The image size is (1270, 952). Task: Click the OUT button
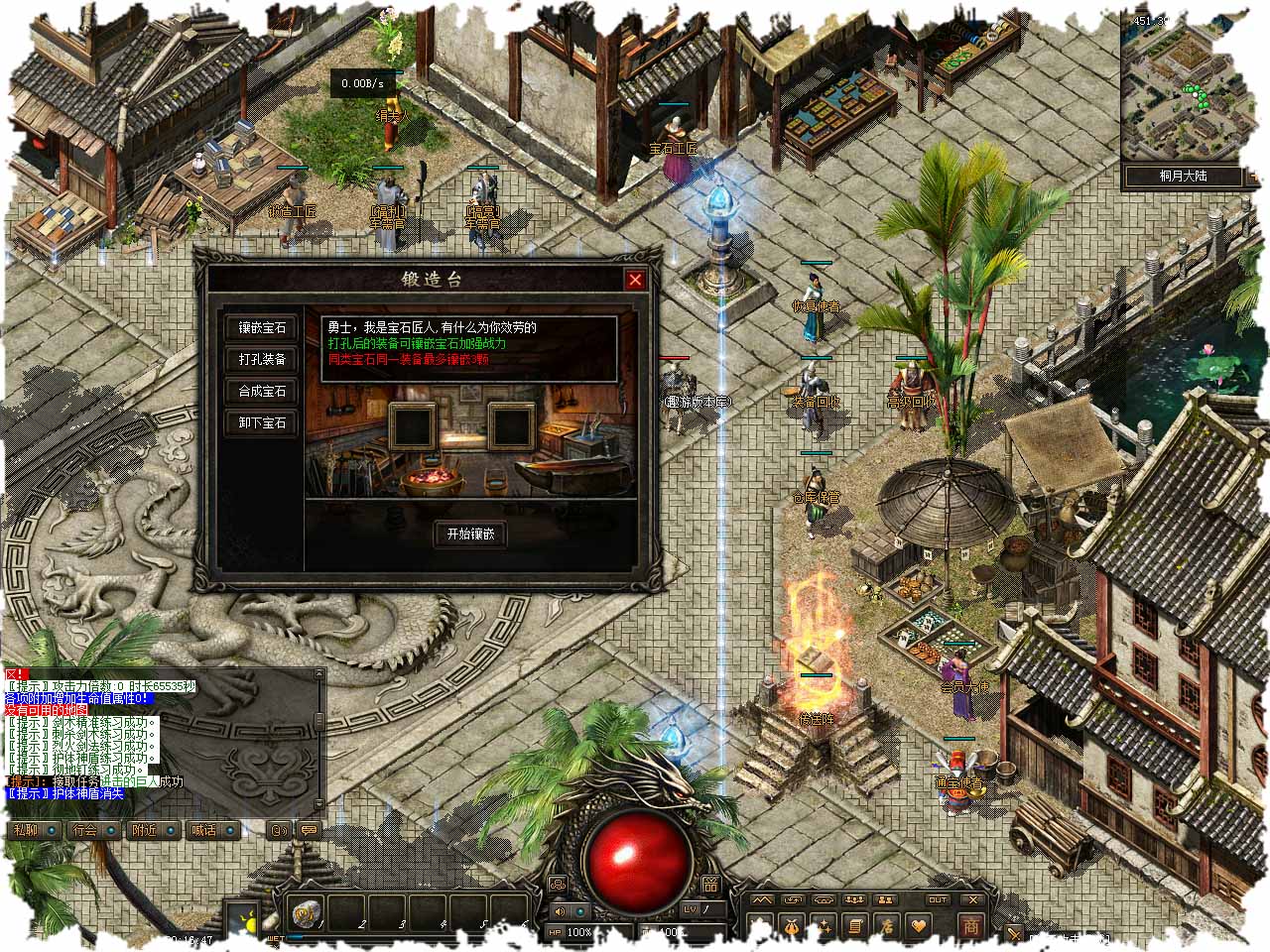pos(937,899)
